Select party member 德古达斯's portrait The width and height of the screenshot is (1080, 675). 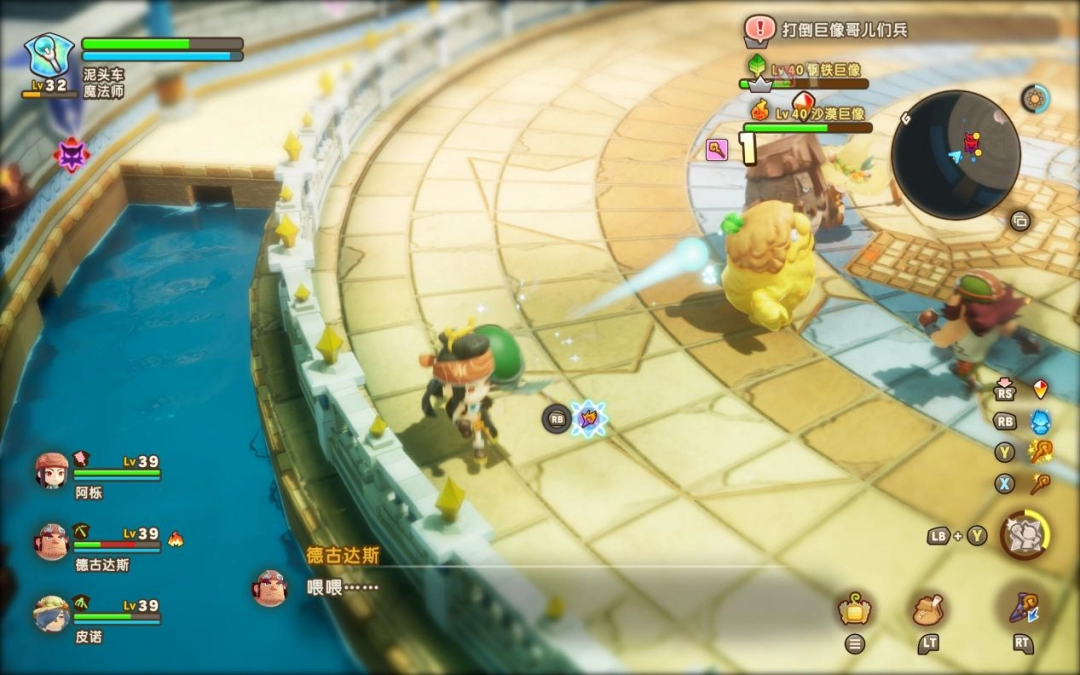[x=51, y=541]
